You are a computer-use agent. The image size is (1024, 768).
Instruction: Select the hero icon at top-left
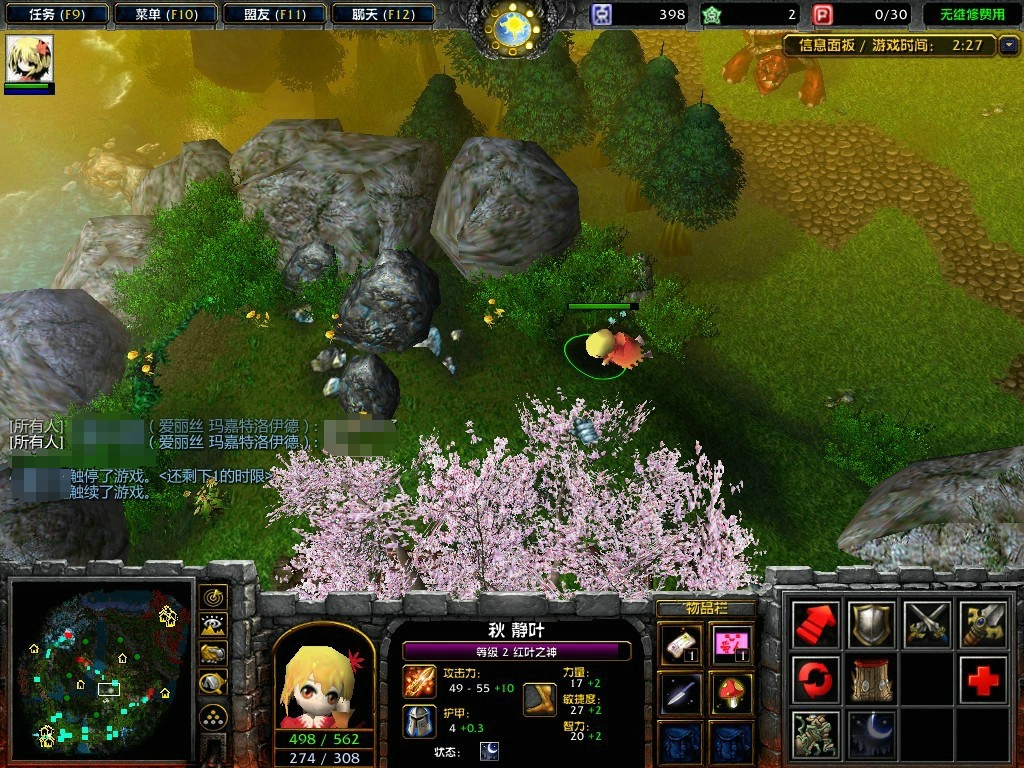coord(29,60)
